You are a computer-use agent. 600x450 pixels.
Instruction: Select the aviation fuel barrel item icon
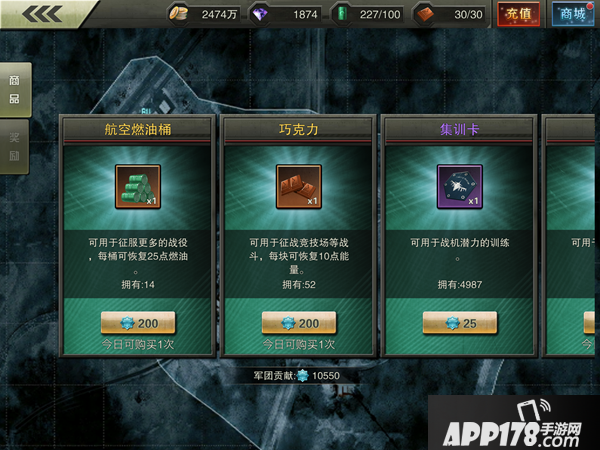click(137, 186)
